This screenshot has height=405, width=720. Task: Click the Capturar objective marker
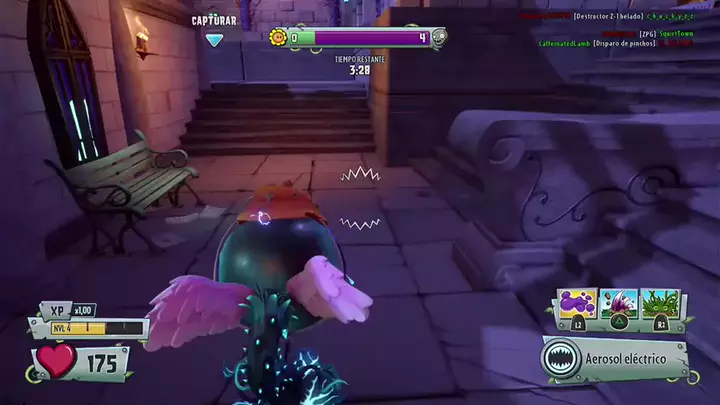pos(214,39)
